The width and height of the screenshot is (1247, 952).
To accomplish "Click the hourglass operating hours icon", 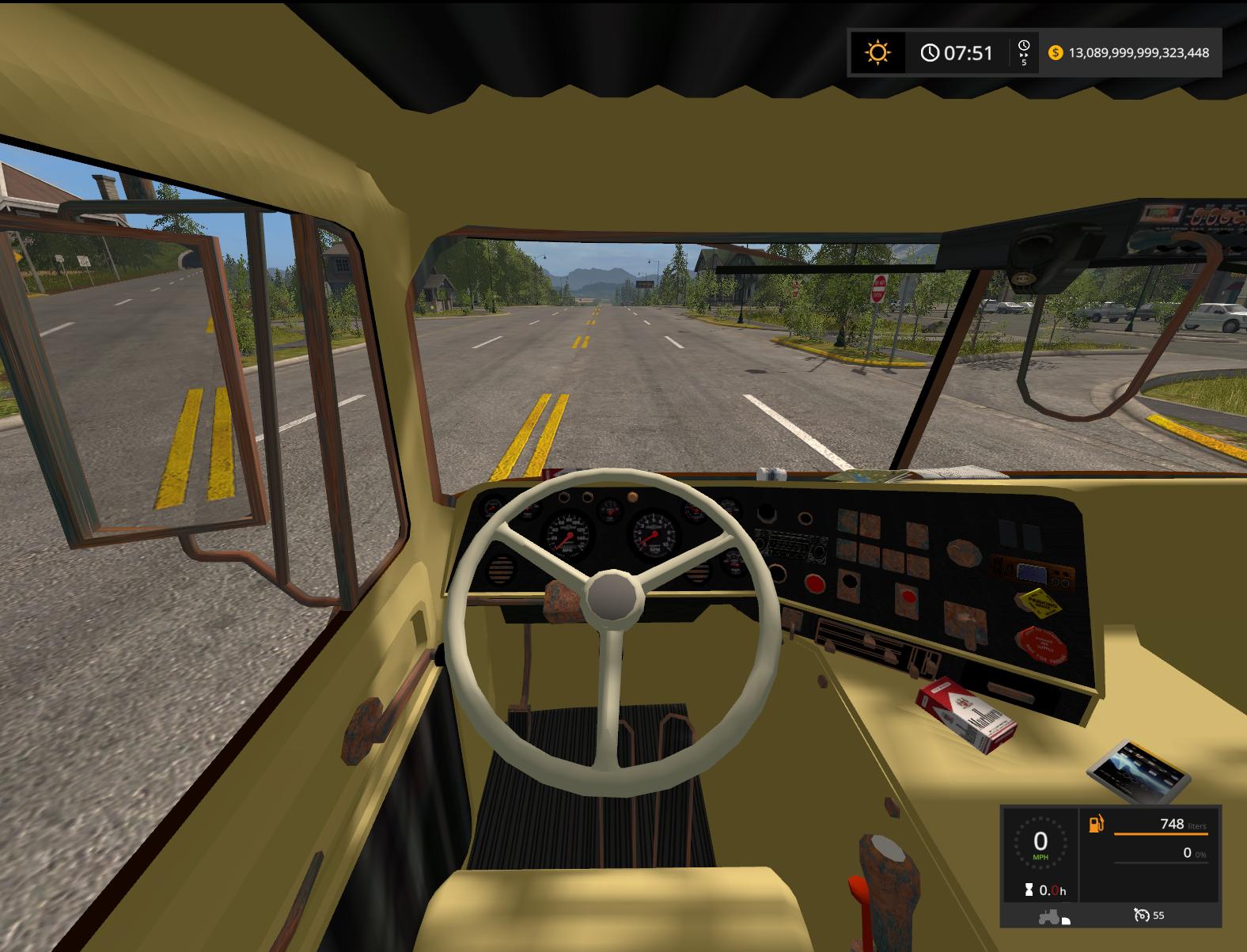I will click(x=1029, y=889).
